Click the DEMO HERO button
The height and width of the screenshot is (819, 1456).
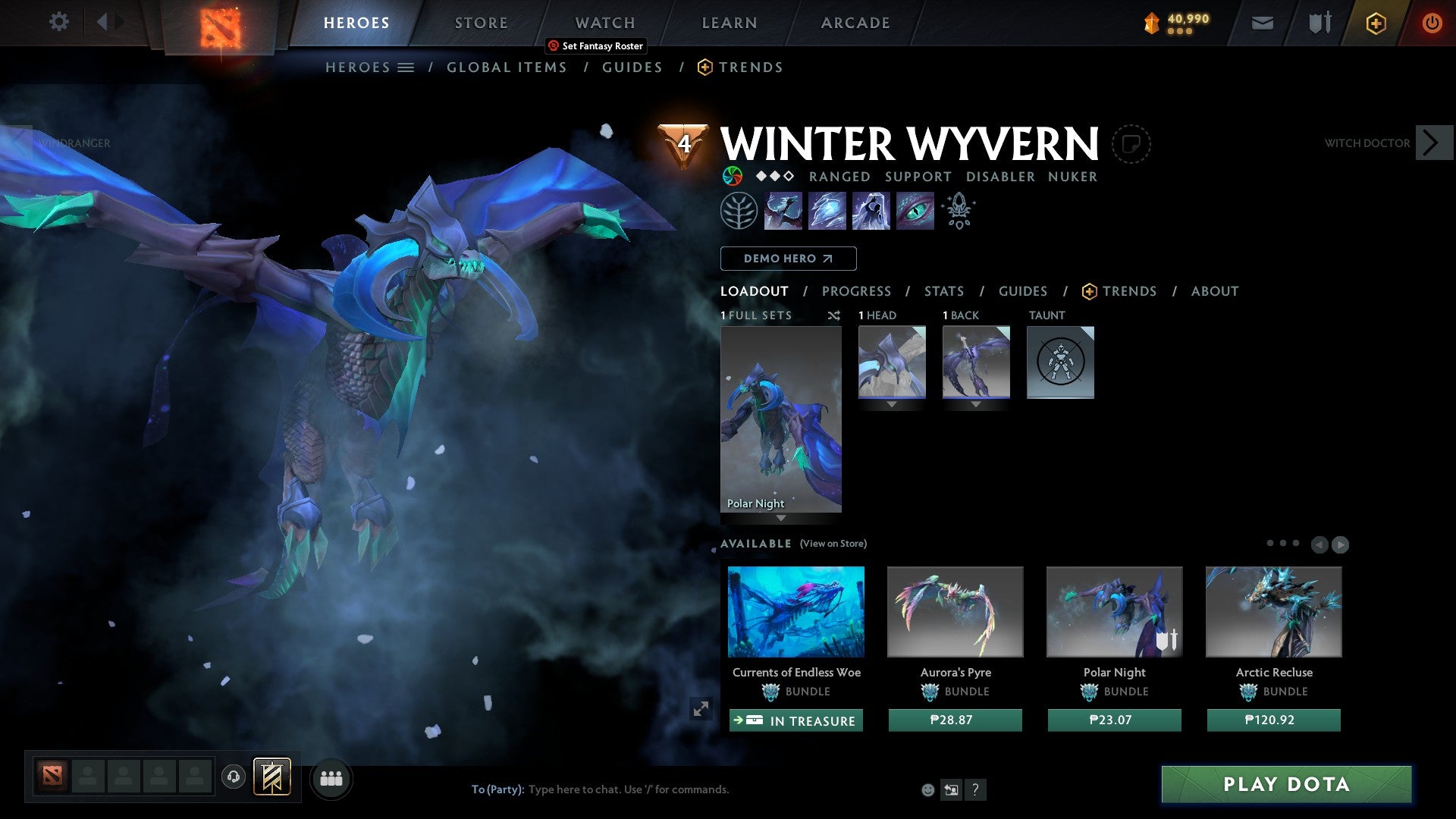(x=789, y=258)
